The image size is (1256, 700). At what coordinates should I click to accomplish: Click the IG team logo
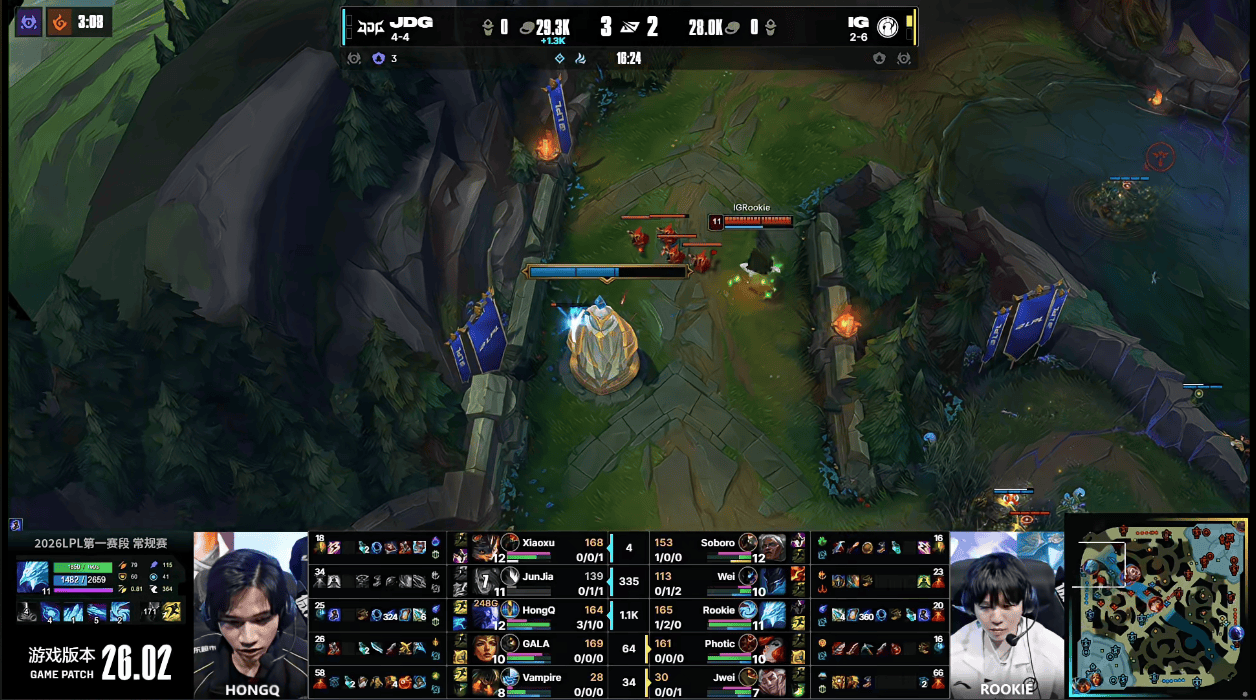click(x=887, y=28)
